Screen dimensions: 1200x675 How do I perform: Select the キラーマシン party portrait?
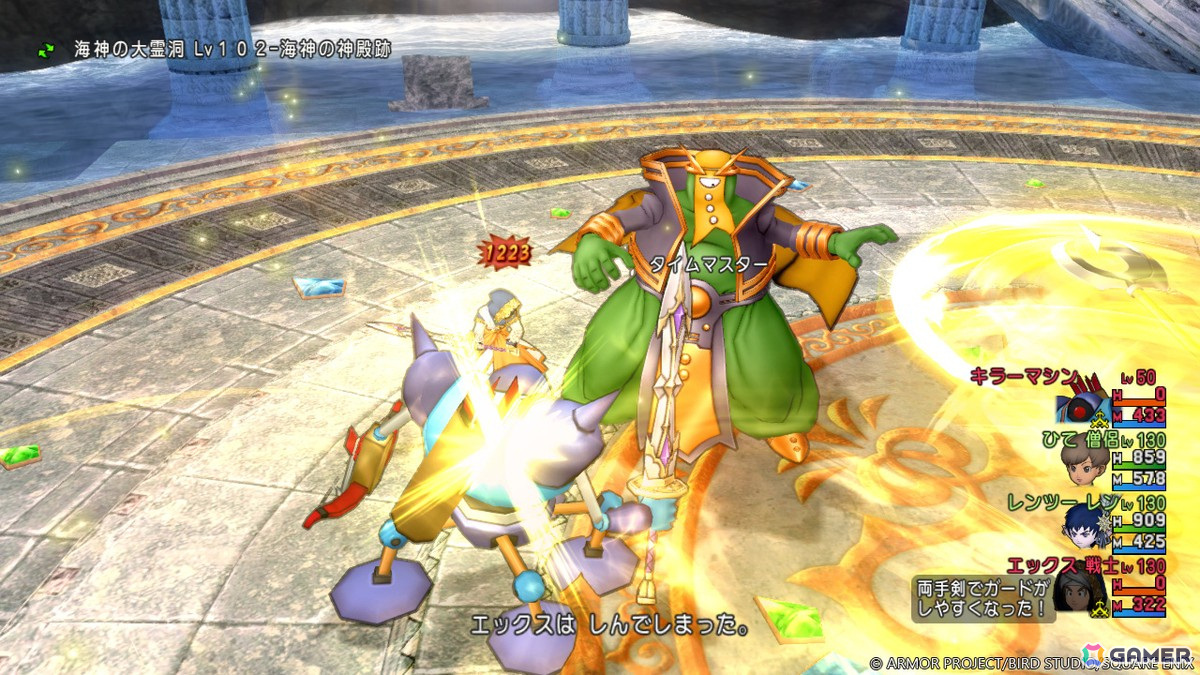[x=1083, y=408]
